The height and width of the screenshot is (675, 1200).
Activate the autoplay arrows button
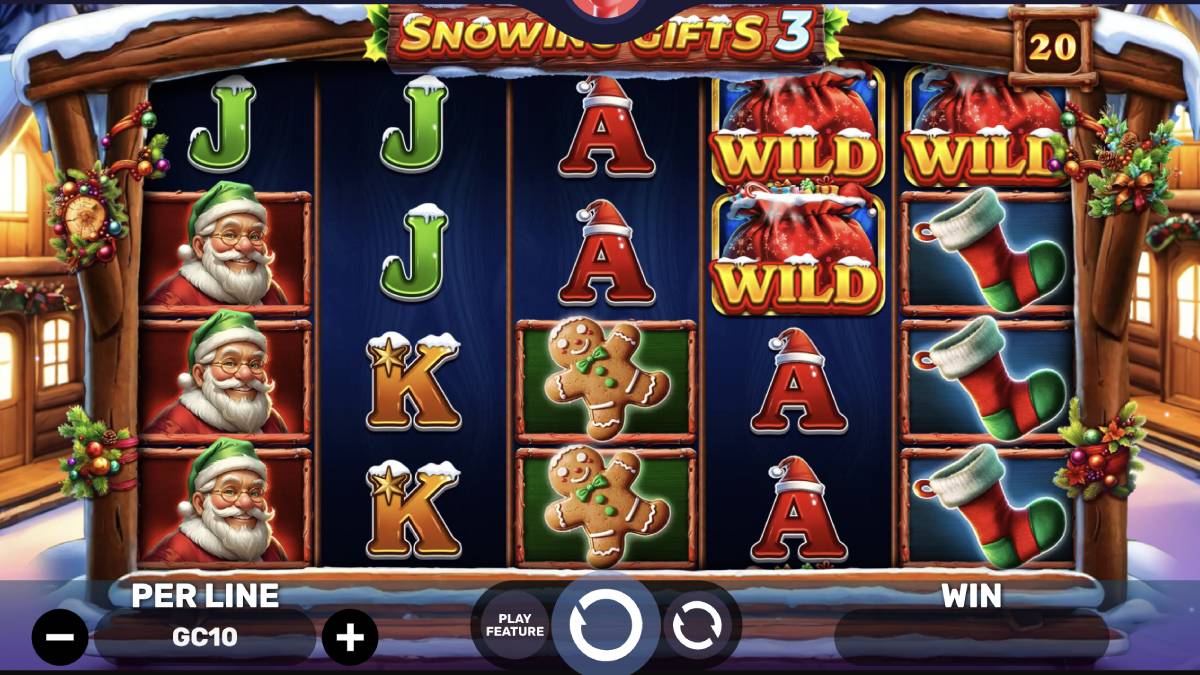tap(697, 626)
